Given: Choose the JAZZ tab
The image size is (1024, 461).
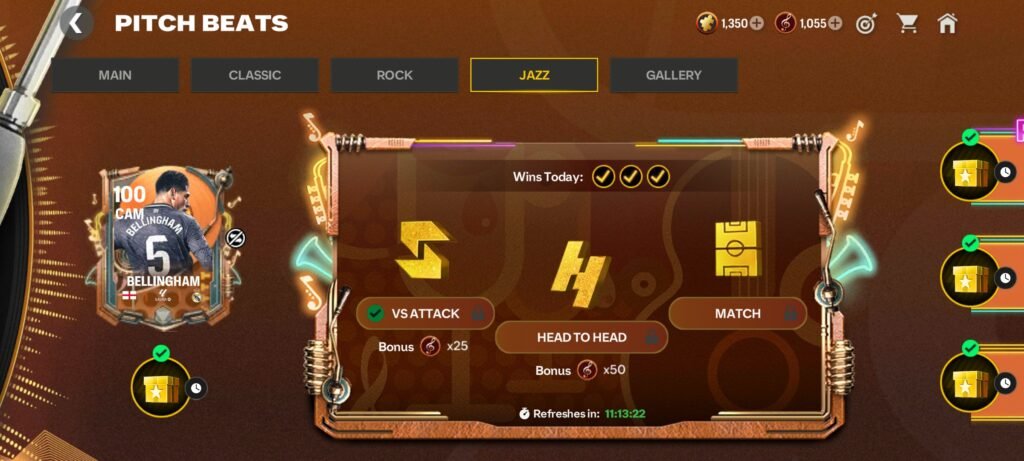Looking at the screenshot, I should coord(534,75).
